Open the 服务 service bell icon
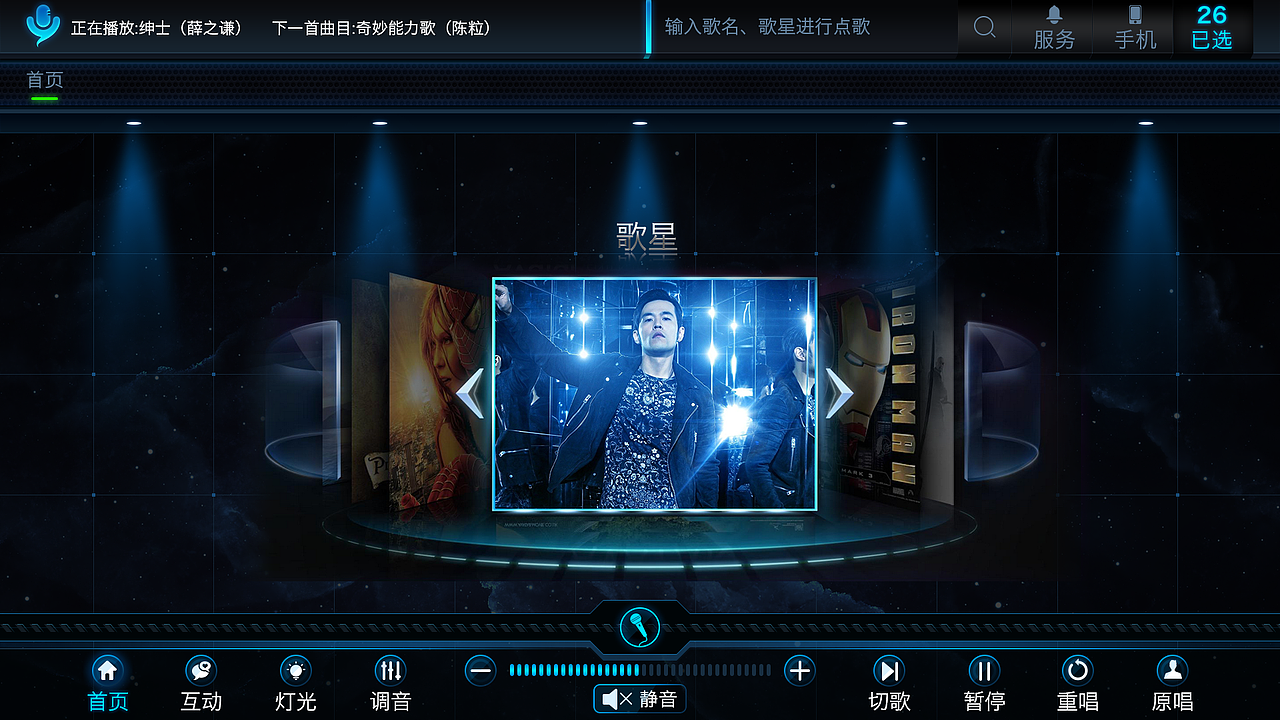This screenshot has width=1280, height=720. (x=1053, y=28)
